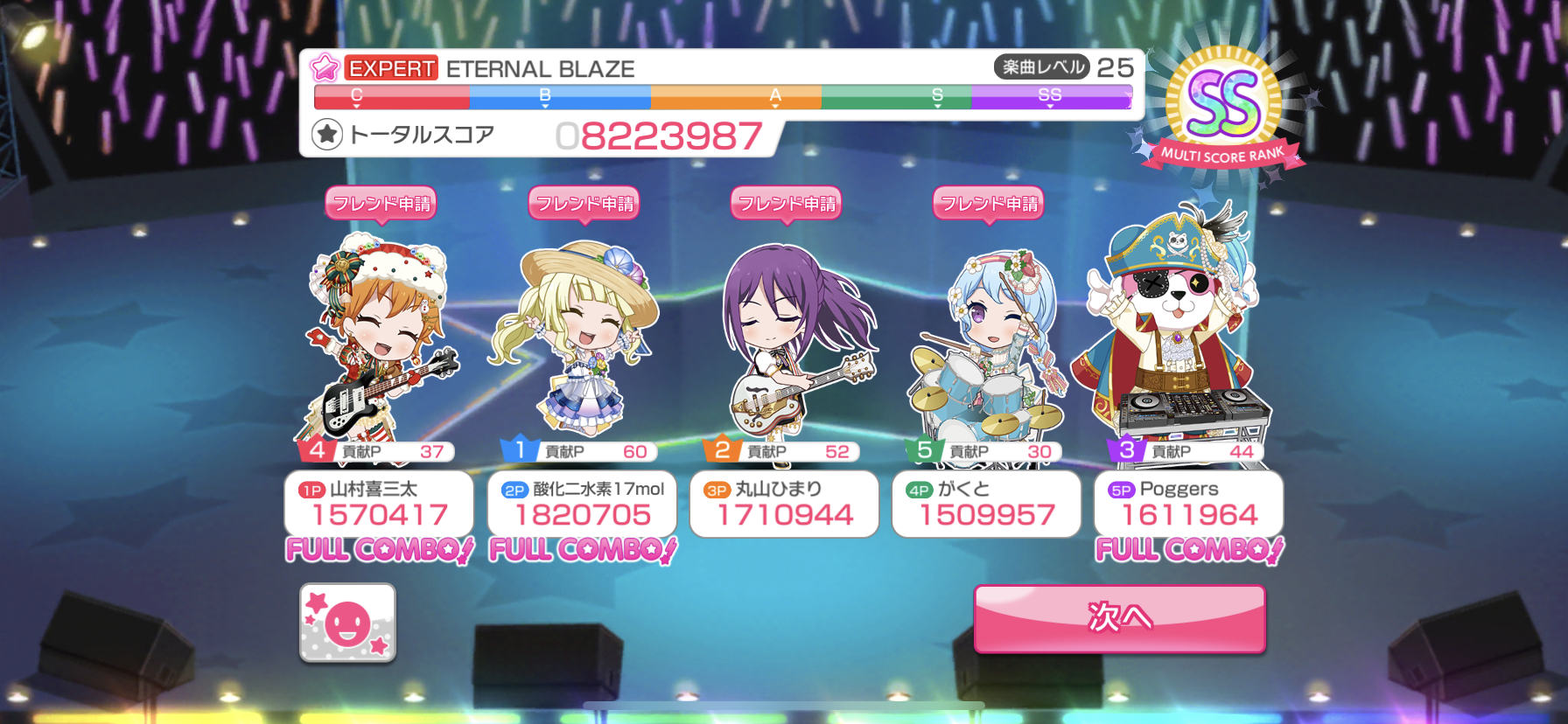Viewport: 1568px width, 724px height.
Task: Send friend request to 酸化二水素17mol
Action: [x=584, y=204]
